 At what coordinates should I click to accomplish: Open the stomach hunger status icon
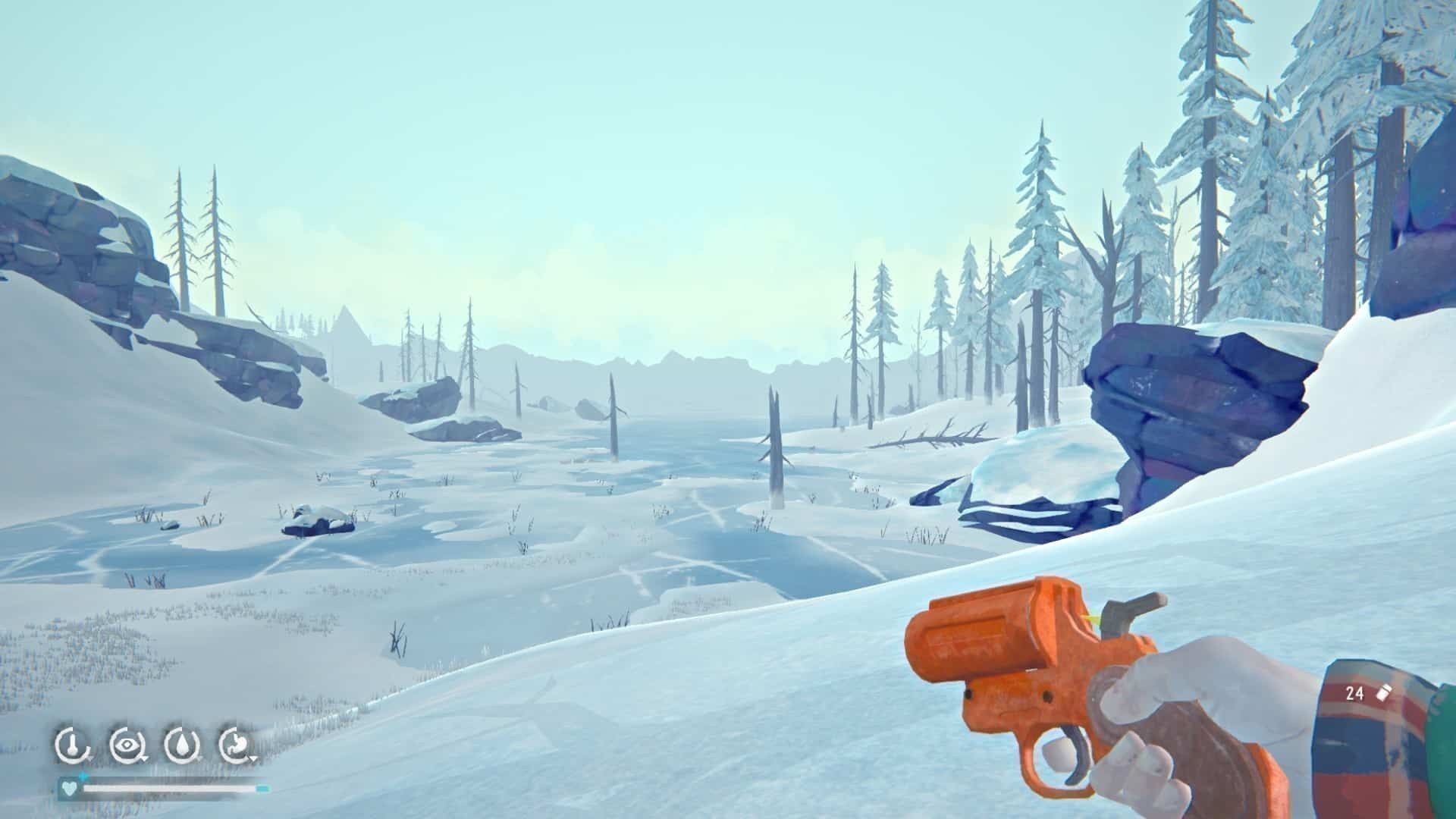235,745
